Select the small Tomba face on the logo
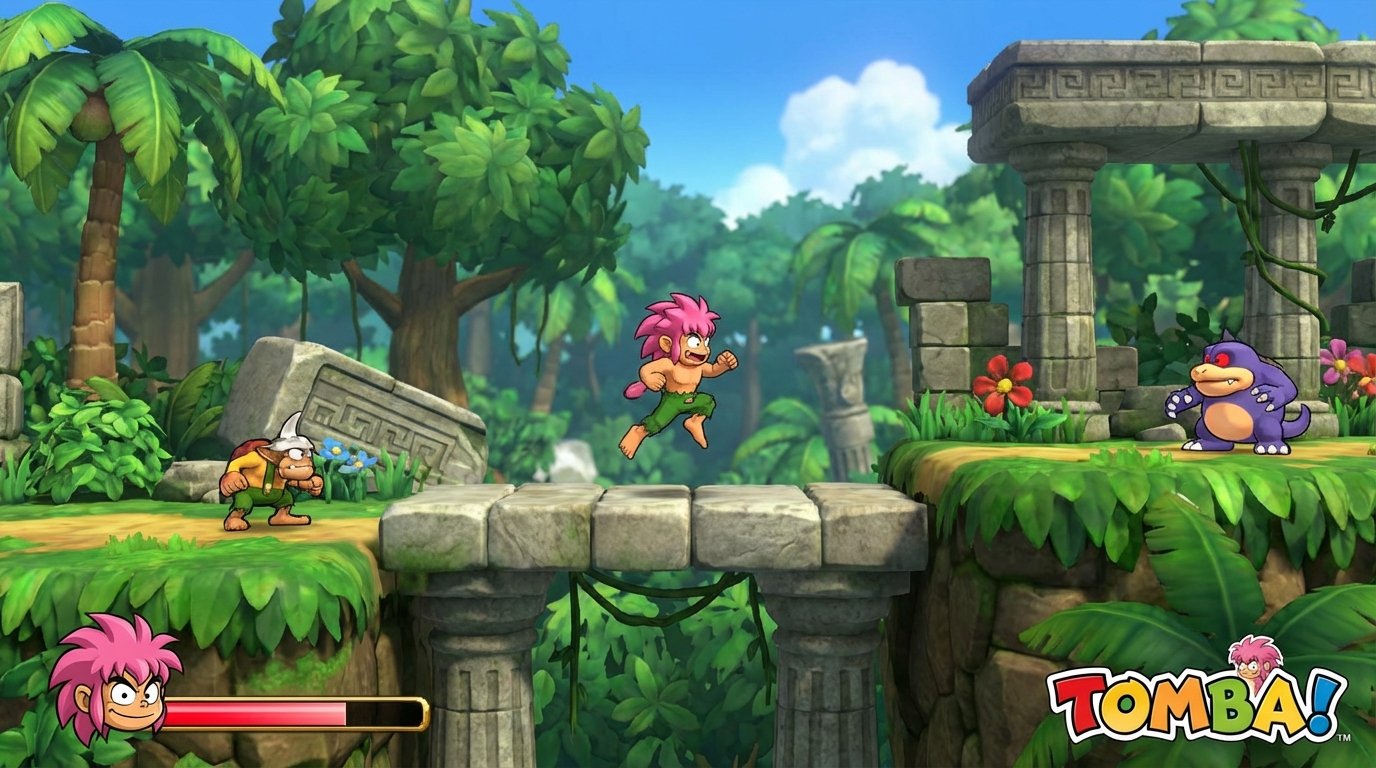The image size is (1376, 768). click(1253, 664)
